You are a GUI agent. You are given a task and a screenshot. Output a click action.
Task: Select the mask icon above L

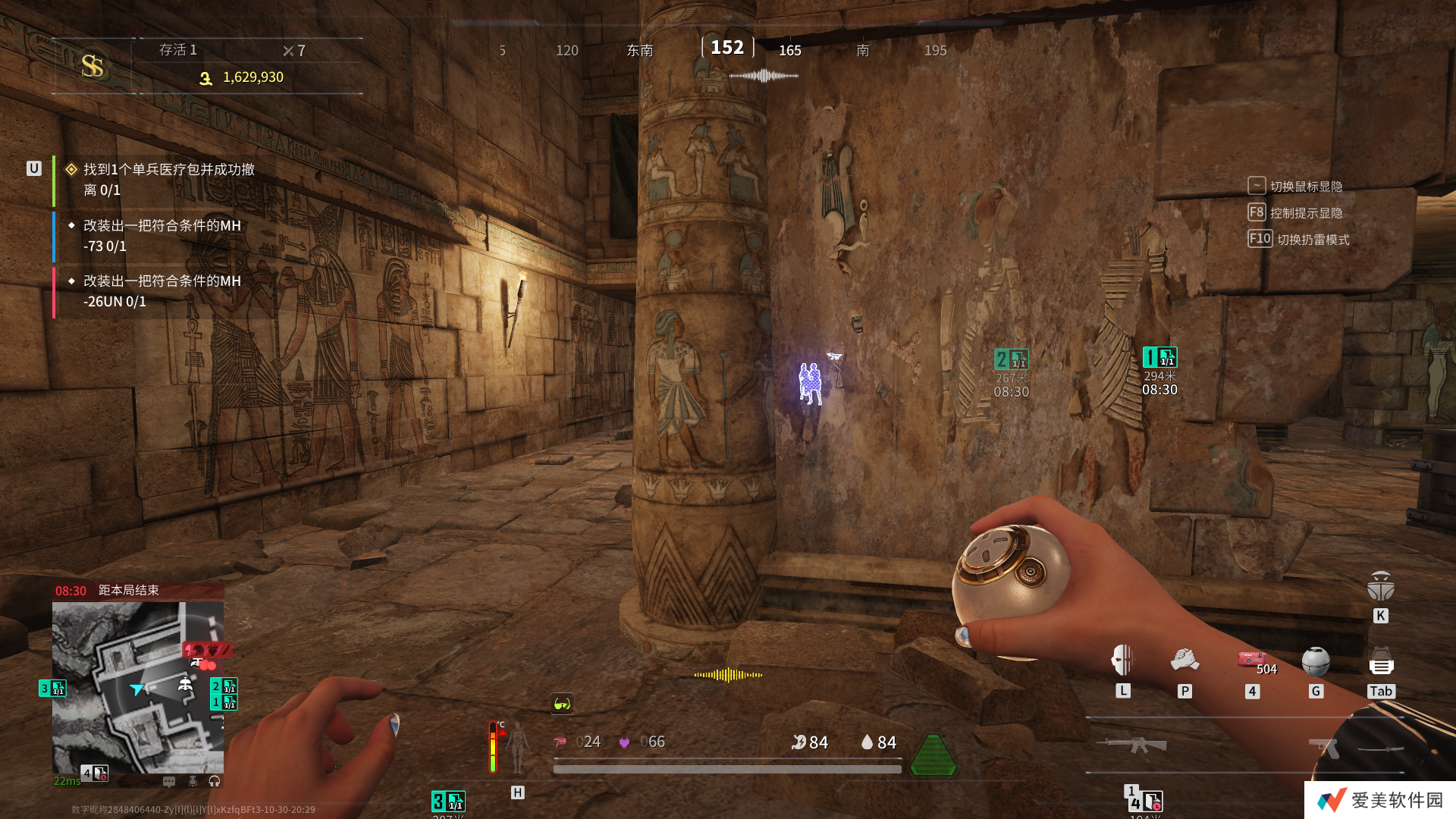coord(1122,661)
